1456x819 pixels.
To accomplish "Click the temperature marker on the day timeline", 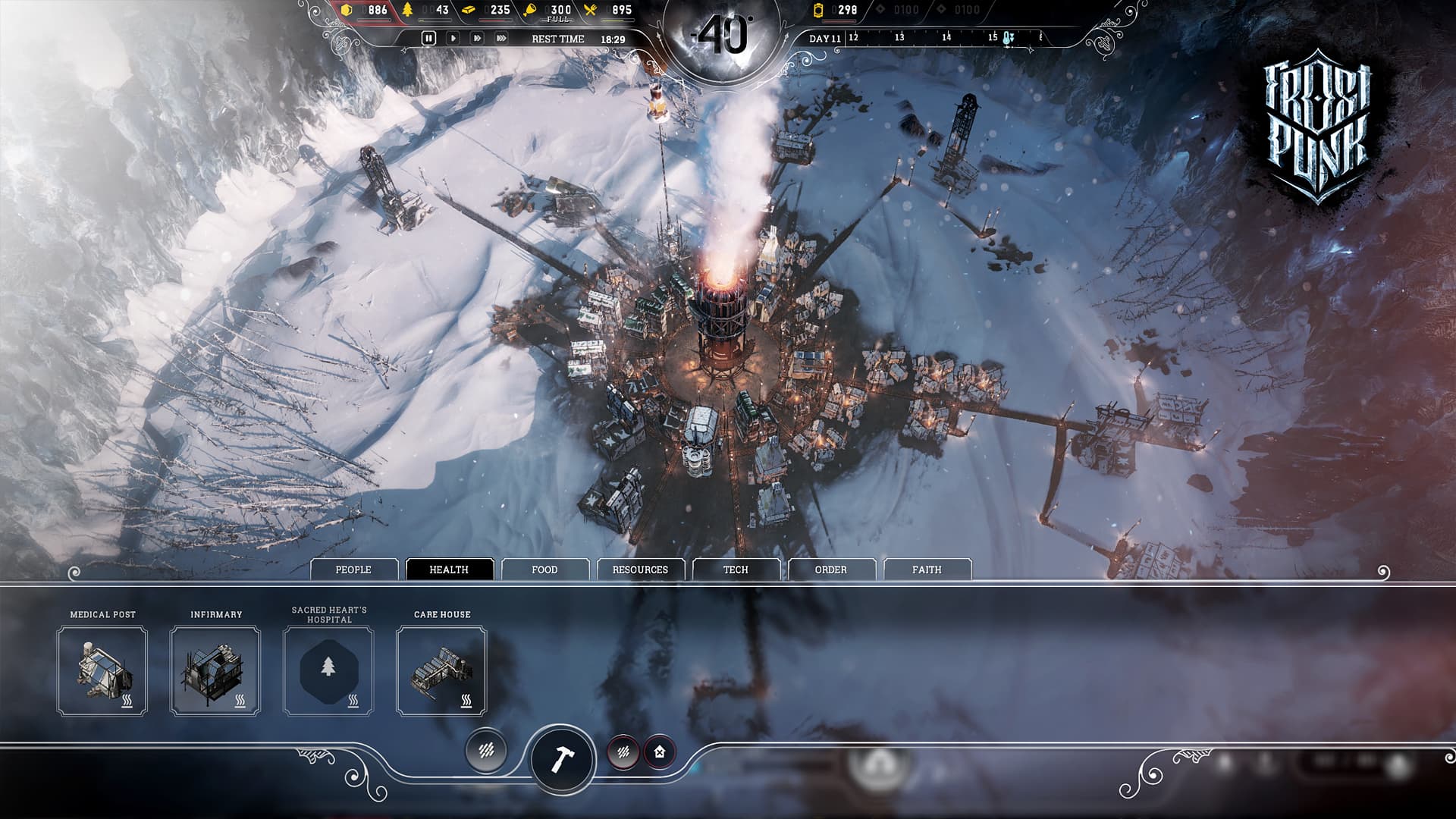I will 1008,39.
